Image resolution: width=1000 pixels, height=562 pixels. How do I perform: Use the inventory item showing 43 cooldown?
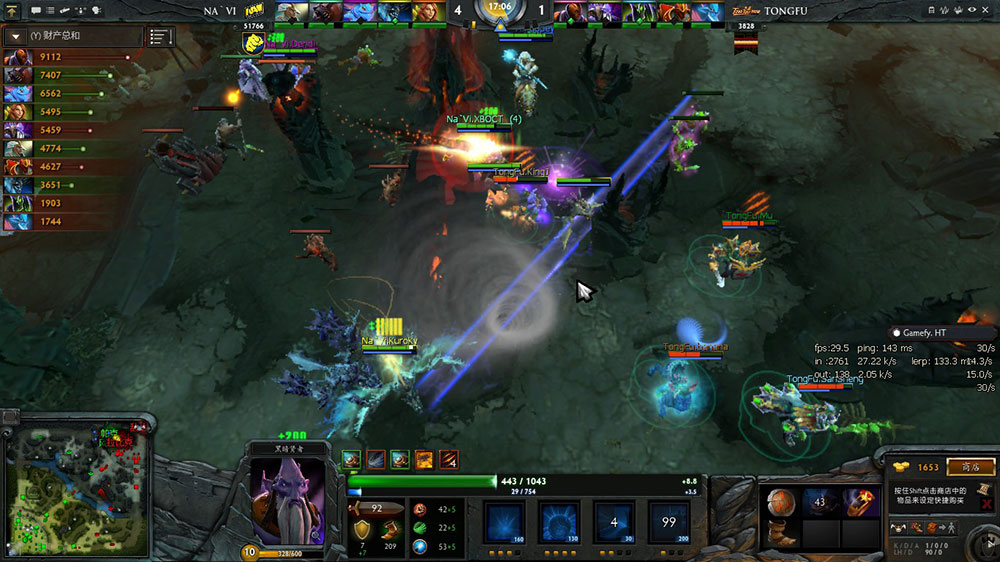[820, 502]
